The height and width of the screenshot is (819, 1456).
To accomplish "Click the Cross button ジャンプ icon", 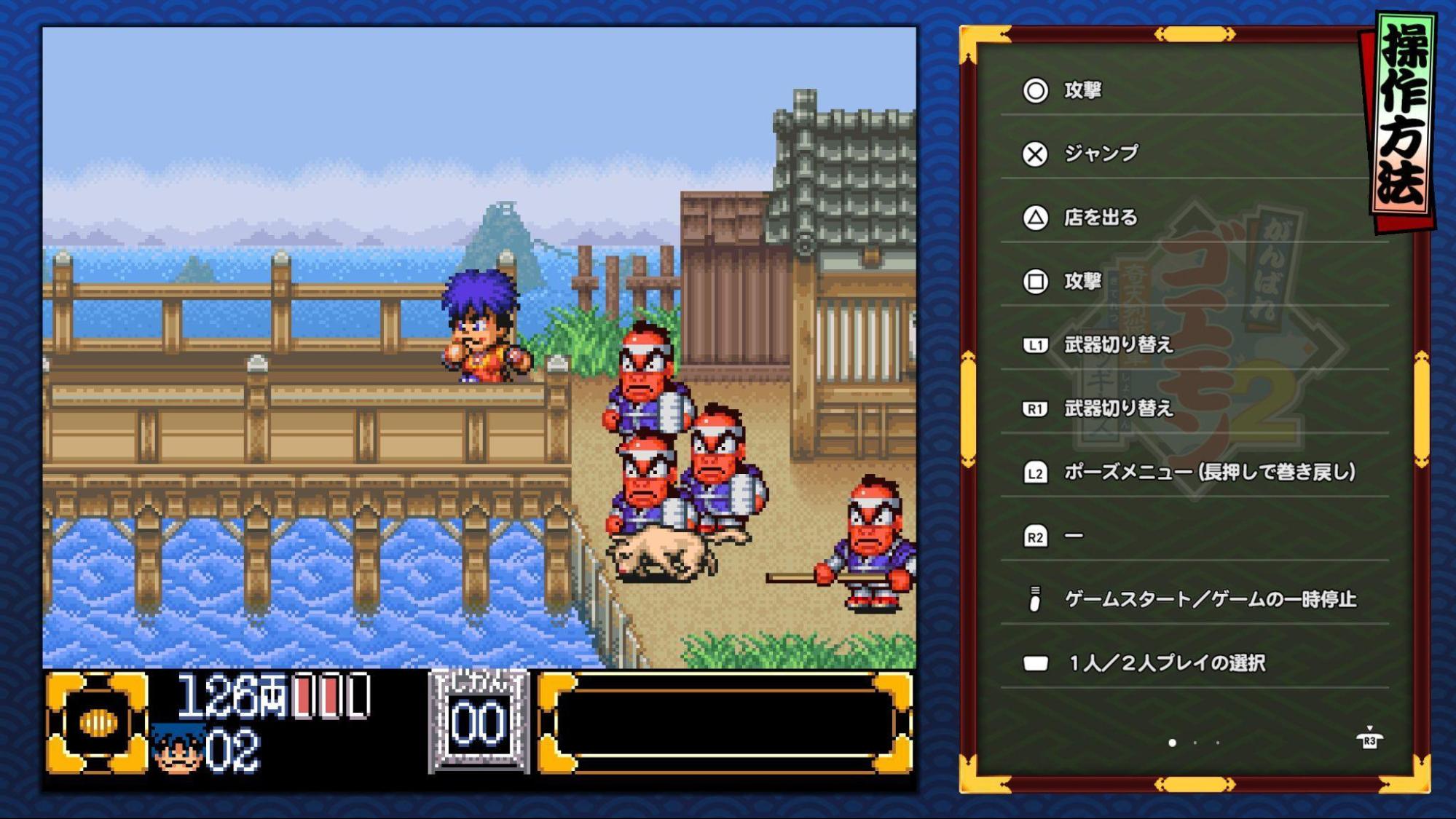I will point(1034,153).
